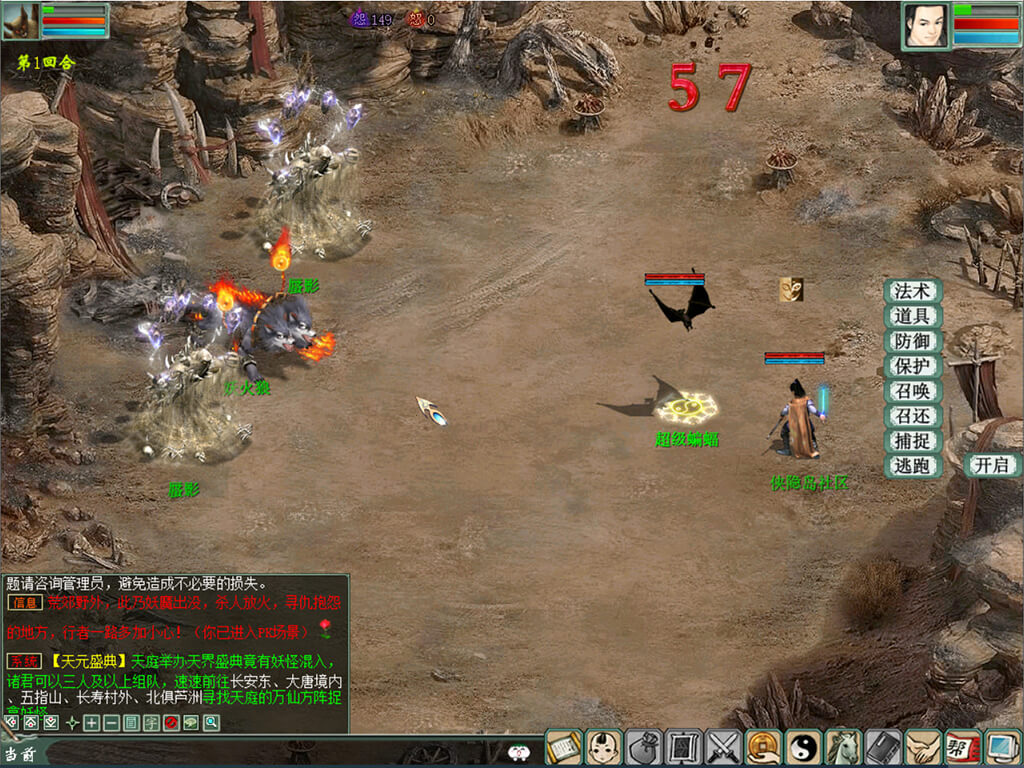The width and height of the screenshot is (1024, 768).
Task: Click the crossed swords toolbar icon
Action: point(724,748)
